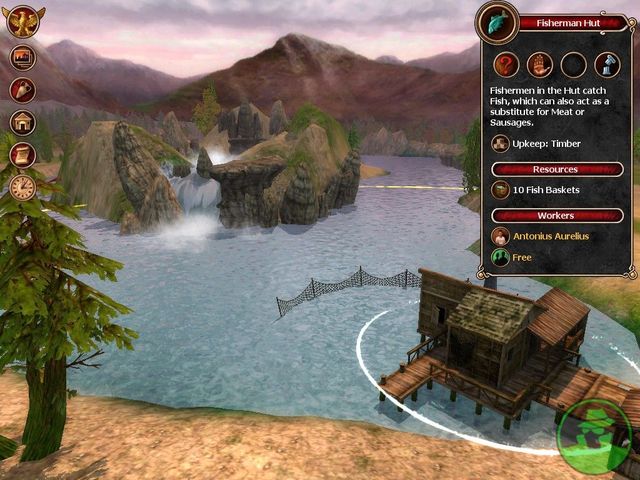The height and width of the screenshot is (480, 640).
Task: Select the Free worker slot
Action: coord(522,257)
